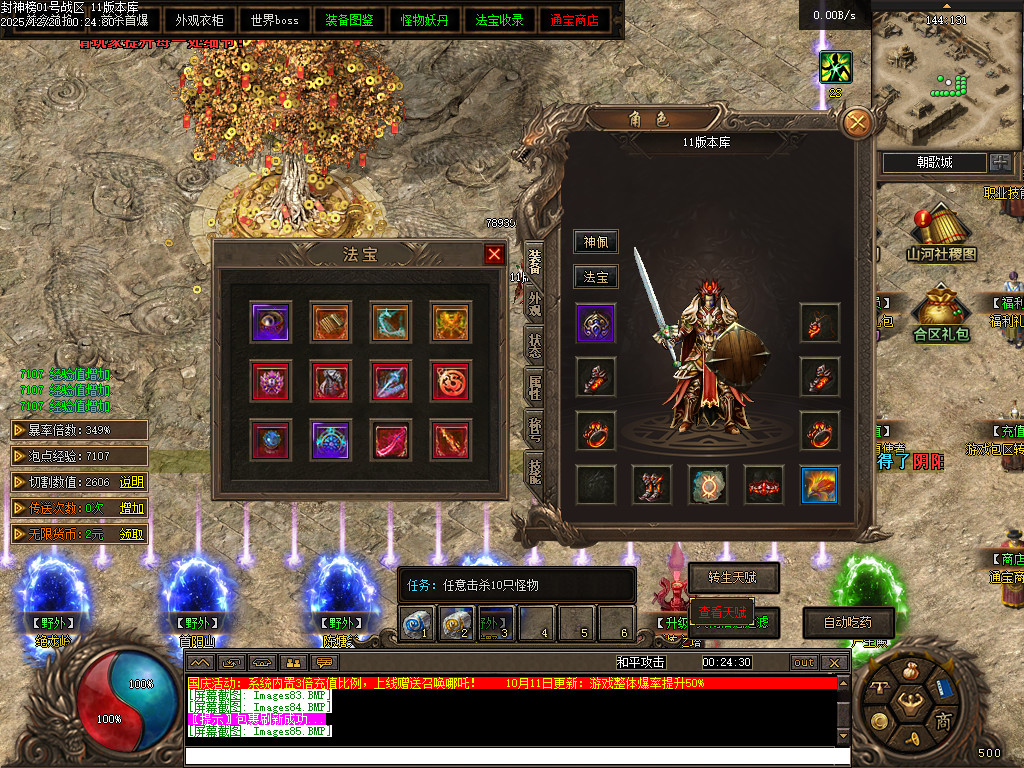Switch to the 外观 appearance tab

[535, 303]
